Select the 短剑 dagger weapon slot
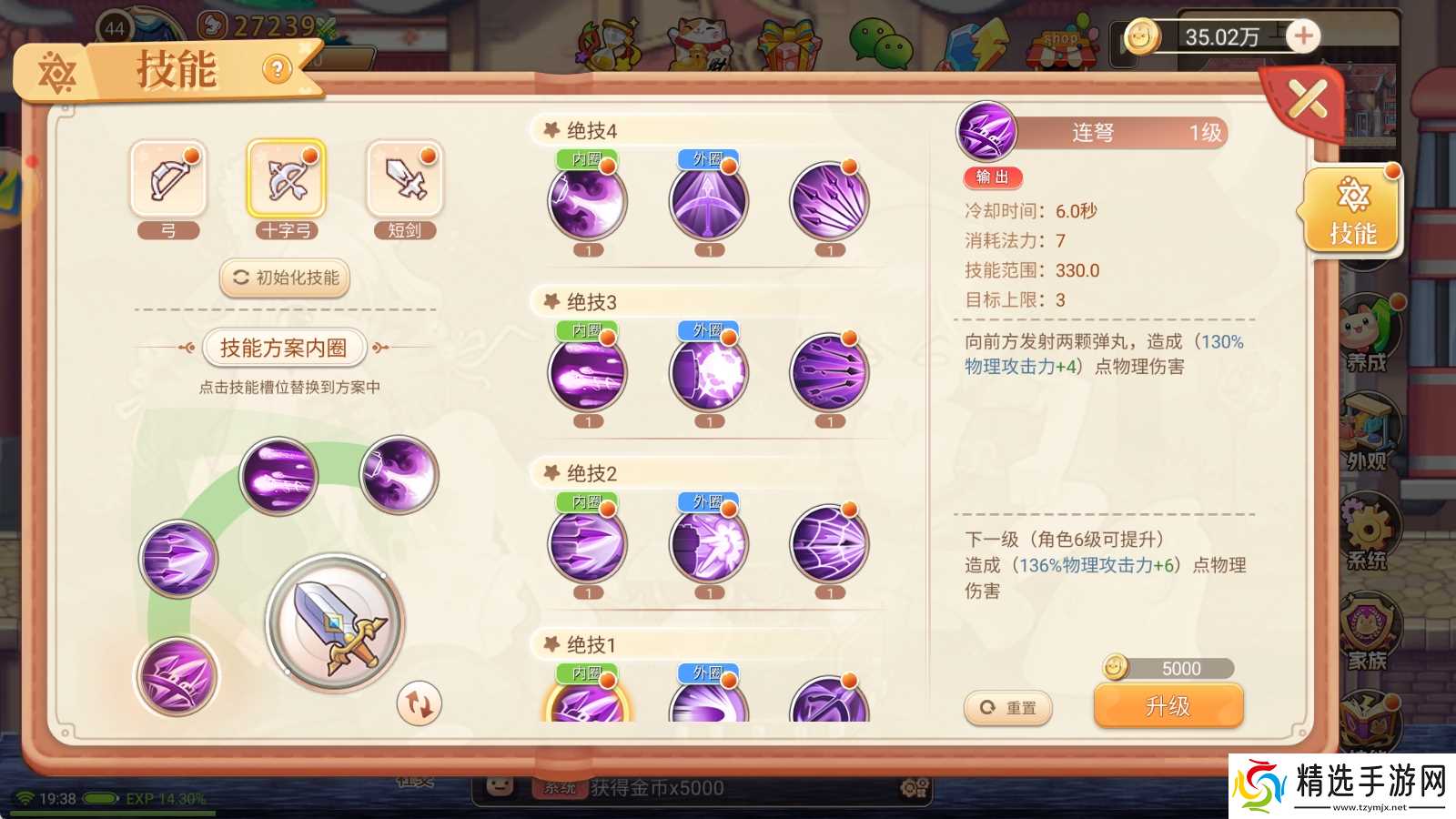Screen dimensions: 1456x819 [404, 179]
